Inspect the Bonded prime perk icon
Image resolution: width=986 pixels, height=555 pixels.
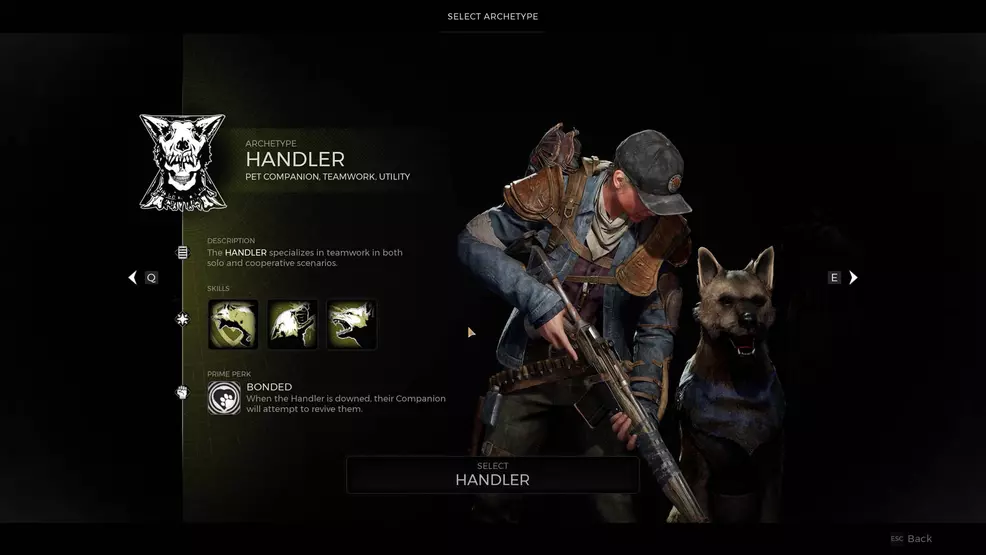(x=224, y=398)
